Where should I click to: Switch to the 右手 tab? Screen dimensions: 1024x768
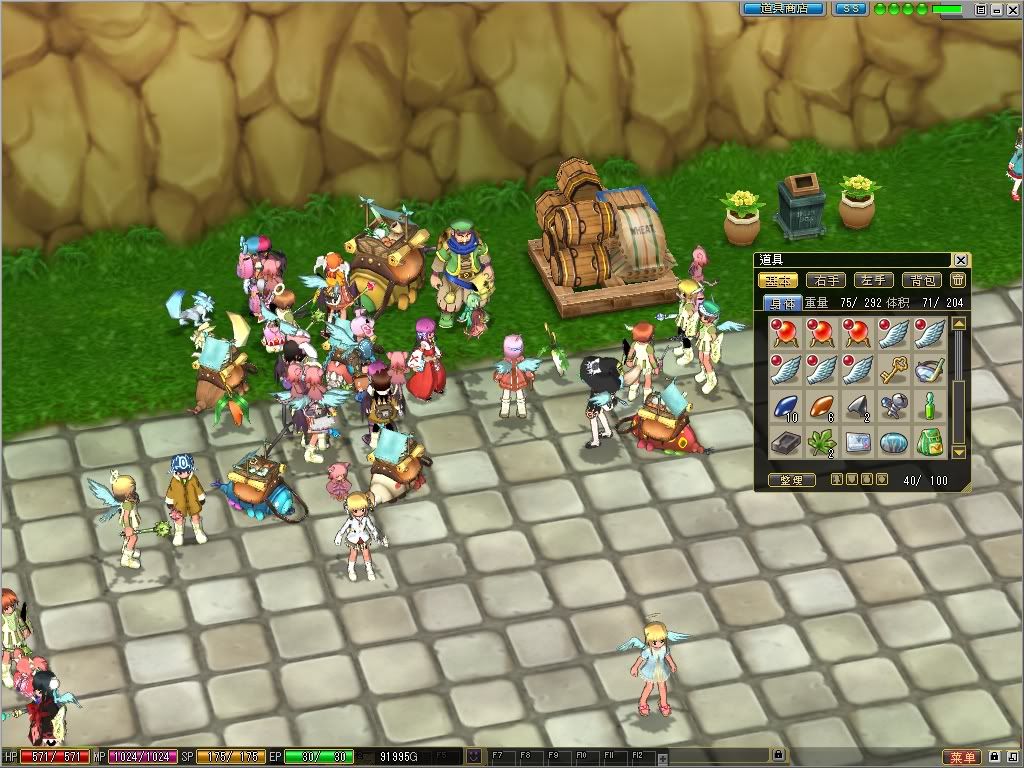(x=826, y=281)
